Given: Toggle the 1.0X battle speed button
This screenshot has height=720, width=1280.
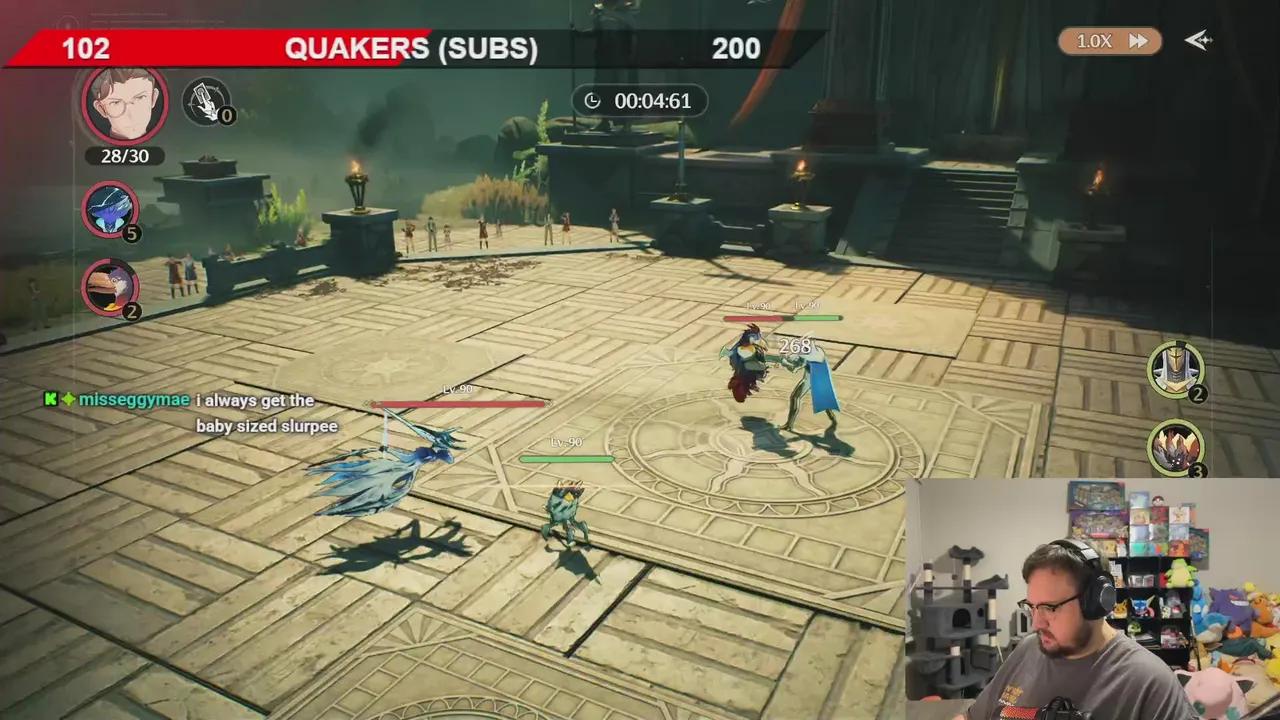Looking at the screenshot, I should click(x=1110, y=41).
